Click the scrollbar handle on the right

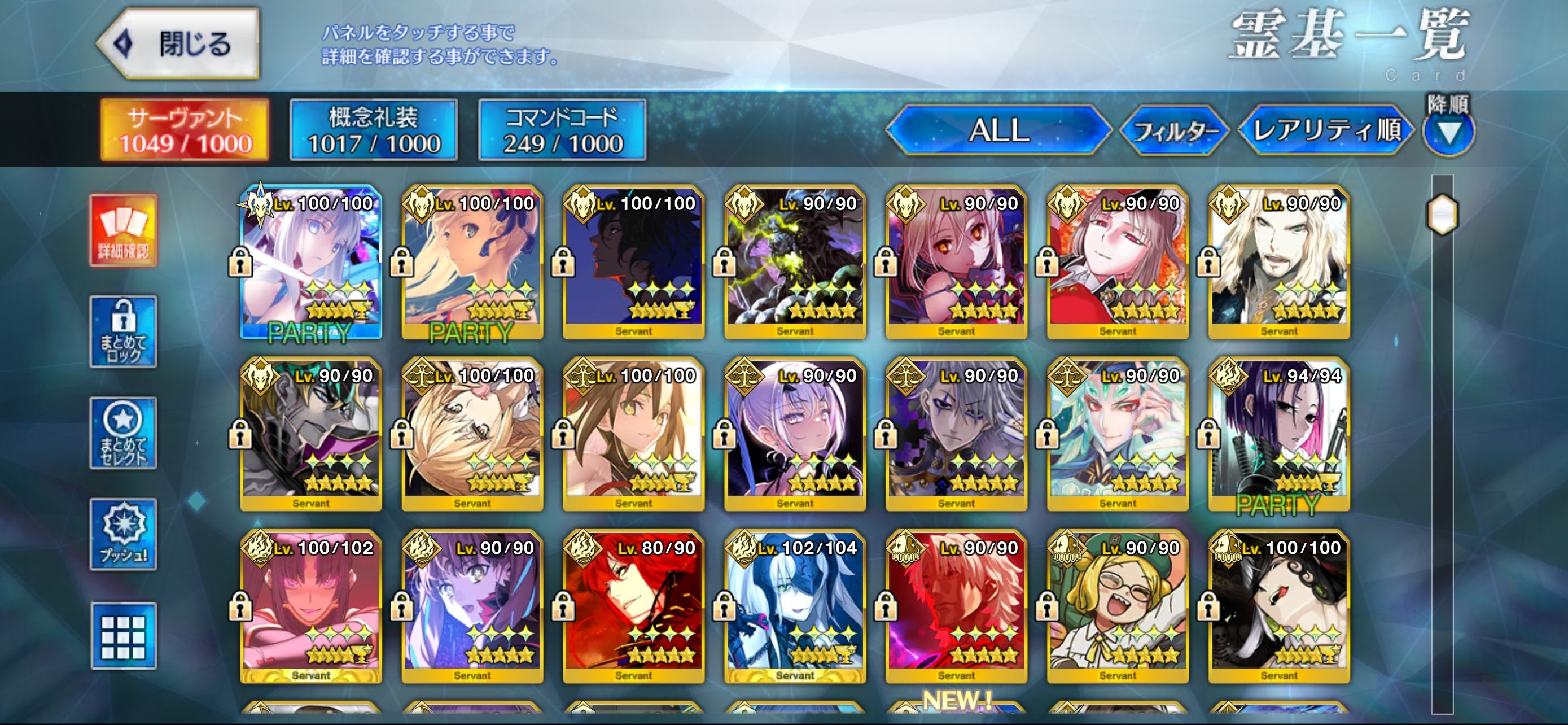1442,214
